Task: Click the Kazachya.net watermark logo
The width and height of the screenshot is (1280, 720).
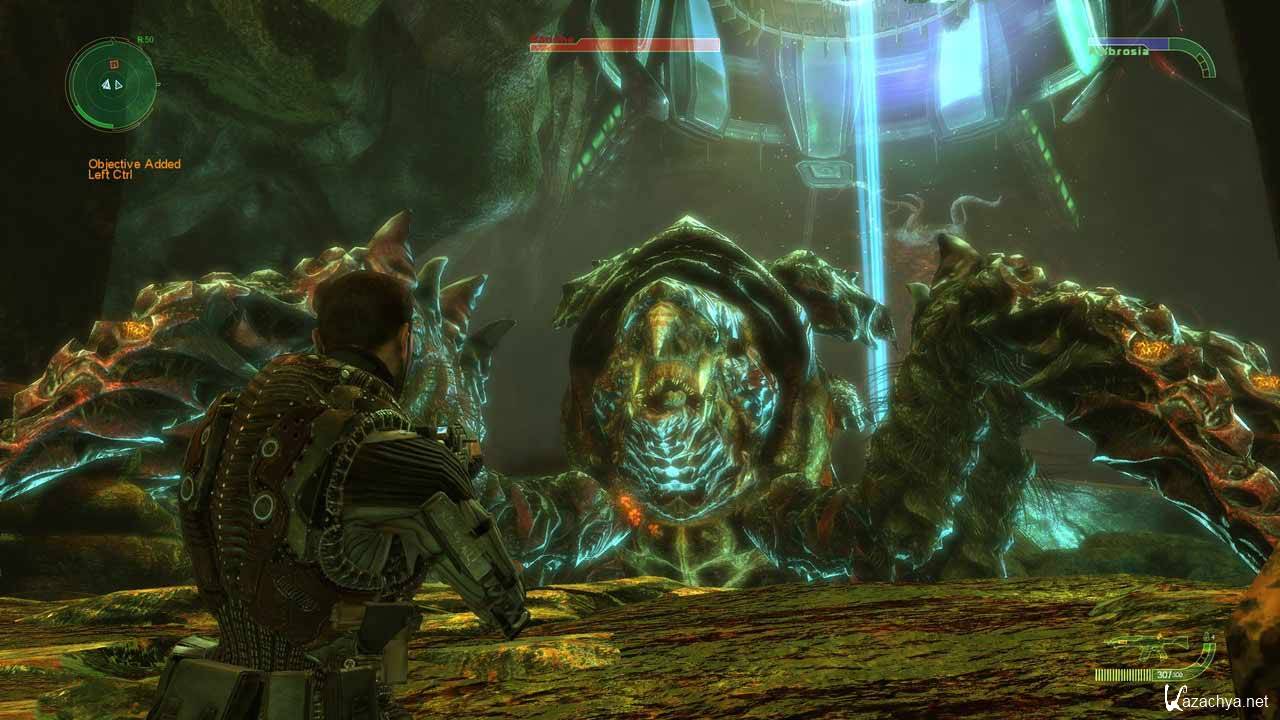Action: pyautogui.click(x=1214, y=701)
